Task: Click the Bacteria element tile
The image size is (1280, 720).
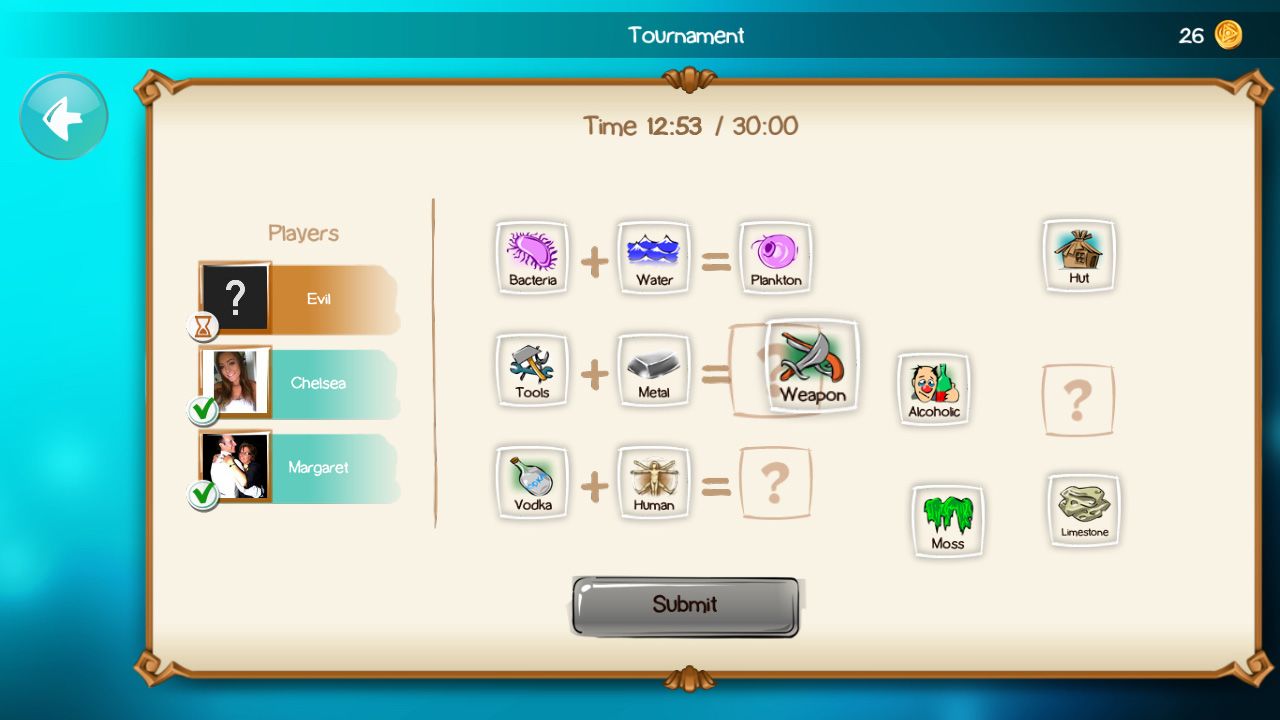Action: coord(532,257)
